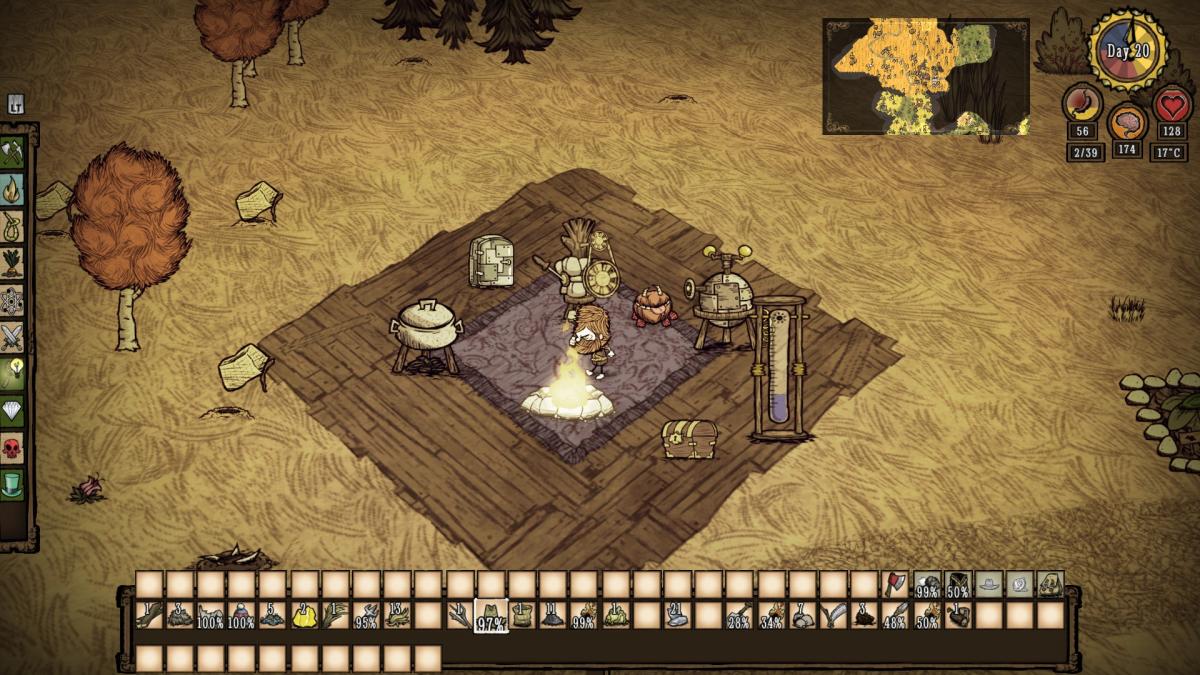This screenshot has width=1200, height=675.
Task: Open the Food farming crafting tab
Action: pos(13,262)
